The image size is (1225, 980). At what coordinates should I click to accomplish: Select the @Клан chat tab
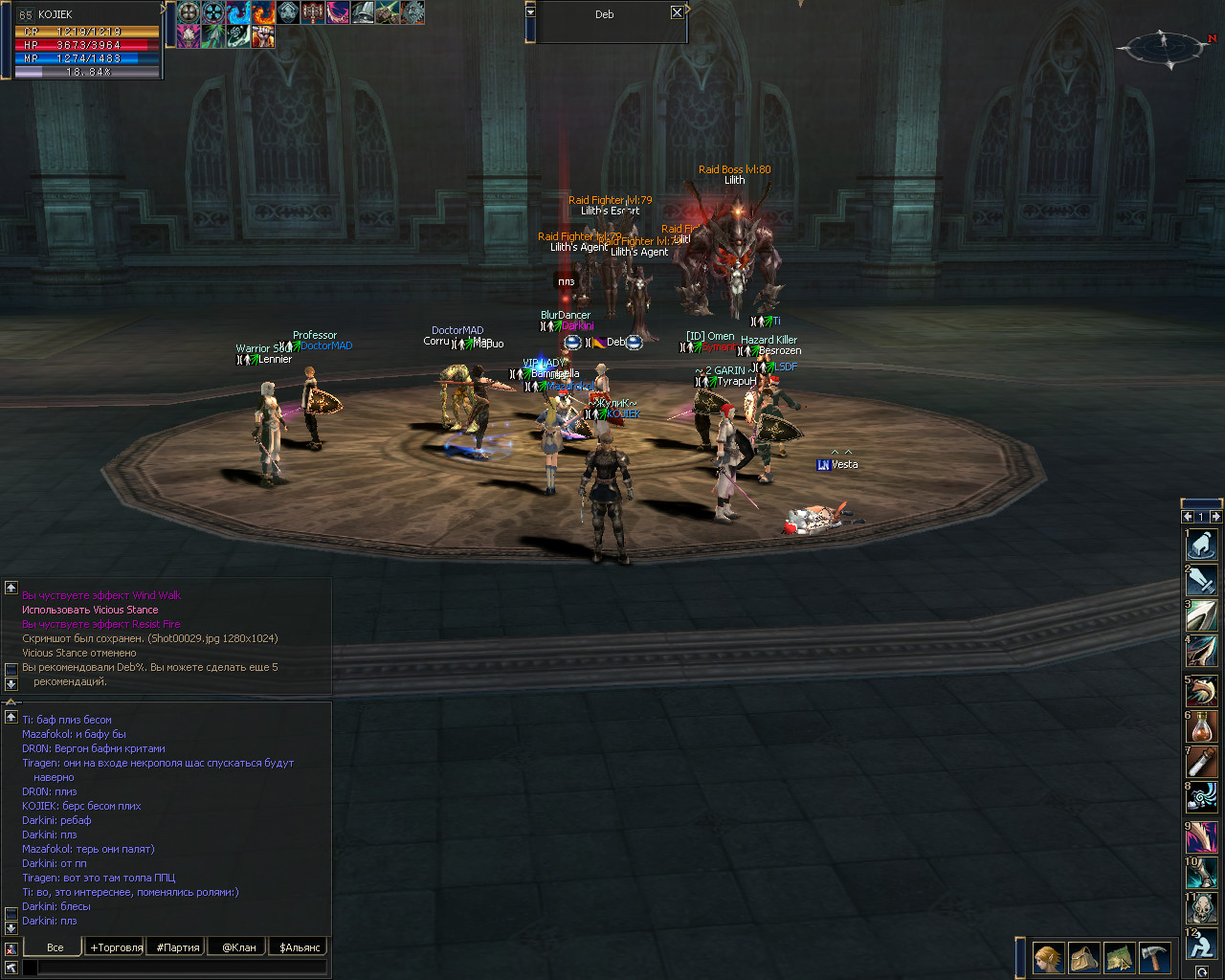tap(238, 947)
